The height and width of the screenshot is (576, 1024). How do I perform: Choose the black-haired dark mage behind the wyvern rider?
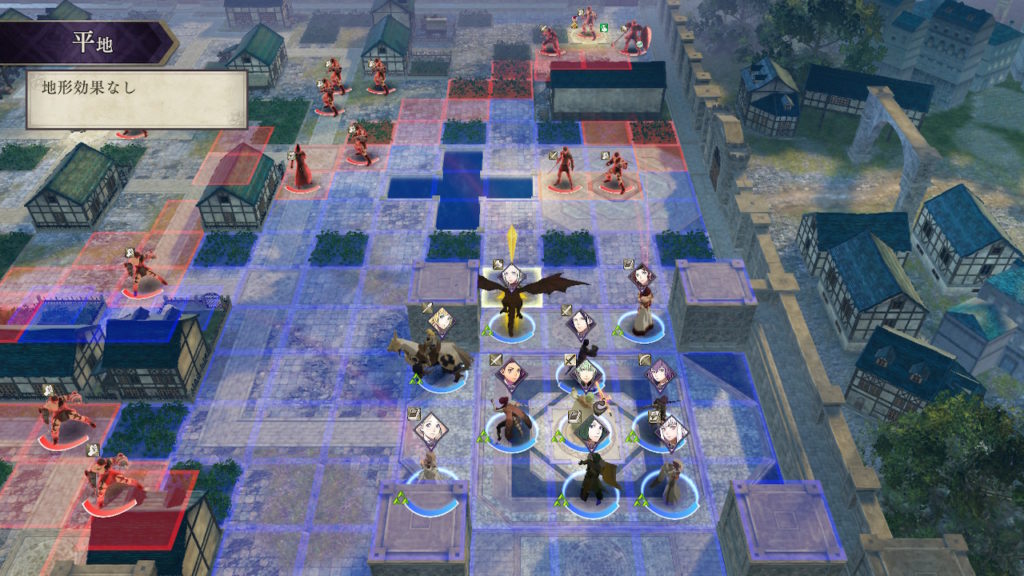click(580, 345)
